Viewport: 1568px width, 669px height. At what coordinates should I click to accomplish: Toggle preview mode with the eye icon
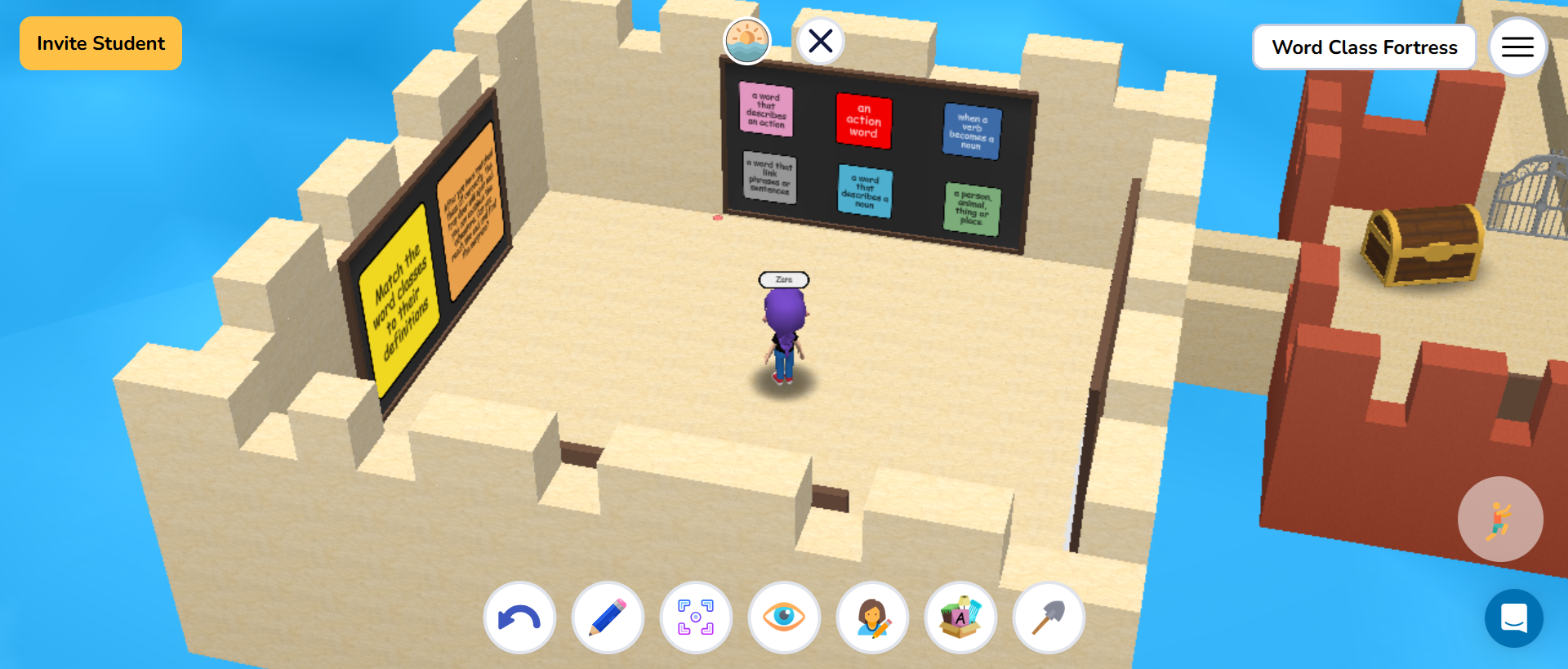pyautogui.click(x=784, y=618)
